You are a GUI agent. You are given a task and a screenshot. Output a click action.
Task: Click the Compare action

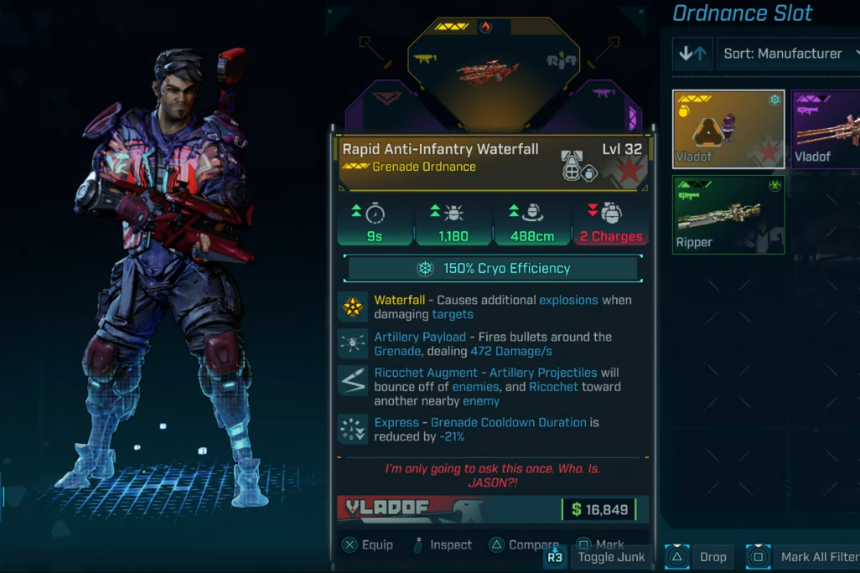click(523, 545)
